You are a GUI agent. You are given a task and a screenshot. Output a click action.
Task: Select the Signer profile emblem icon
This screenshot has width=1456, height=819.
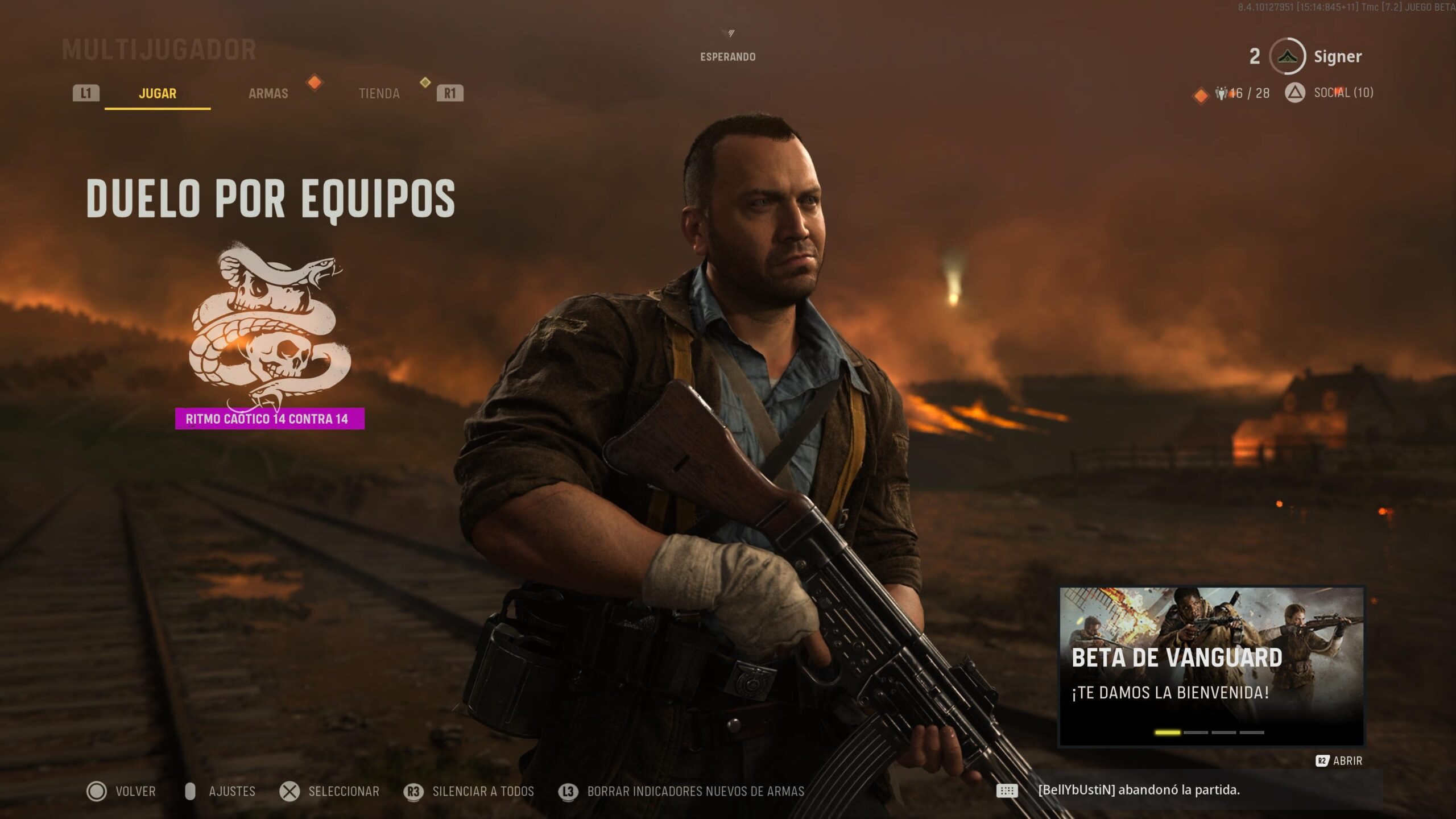[1289, 56]
